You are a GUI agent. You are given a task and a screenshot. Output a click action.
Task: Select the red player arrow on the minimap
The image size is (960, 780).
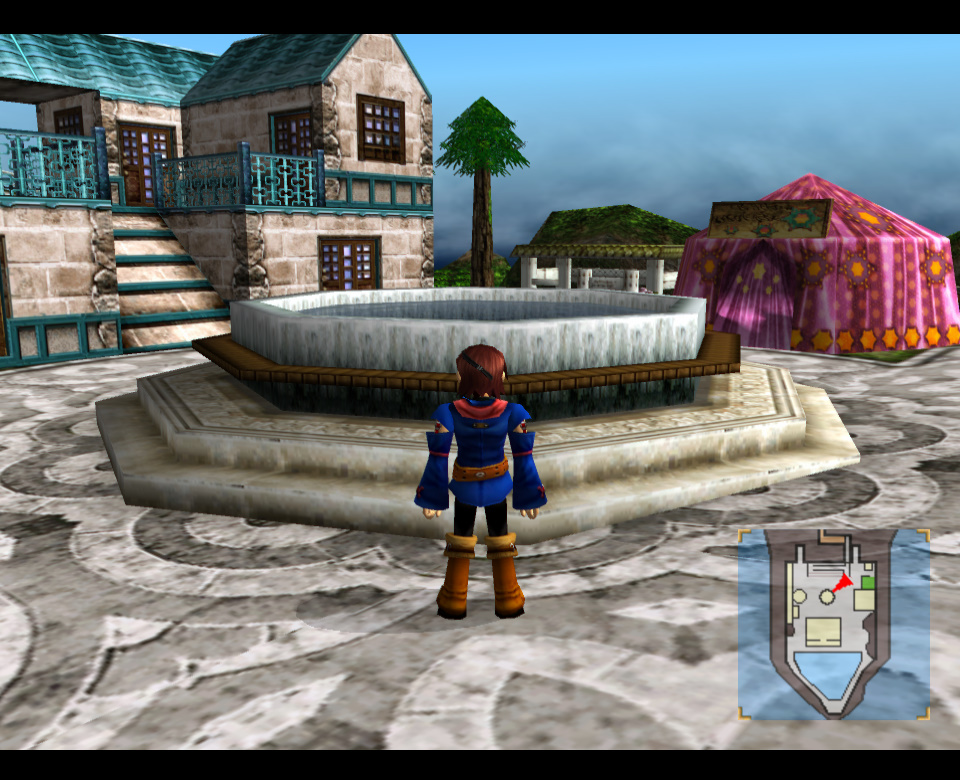[x=844, y=582]
